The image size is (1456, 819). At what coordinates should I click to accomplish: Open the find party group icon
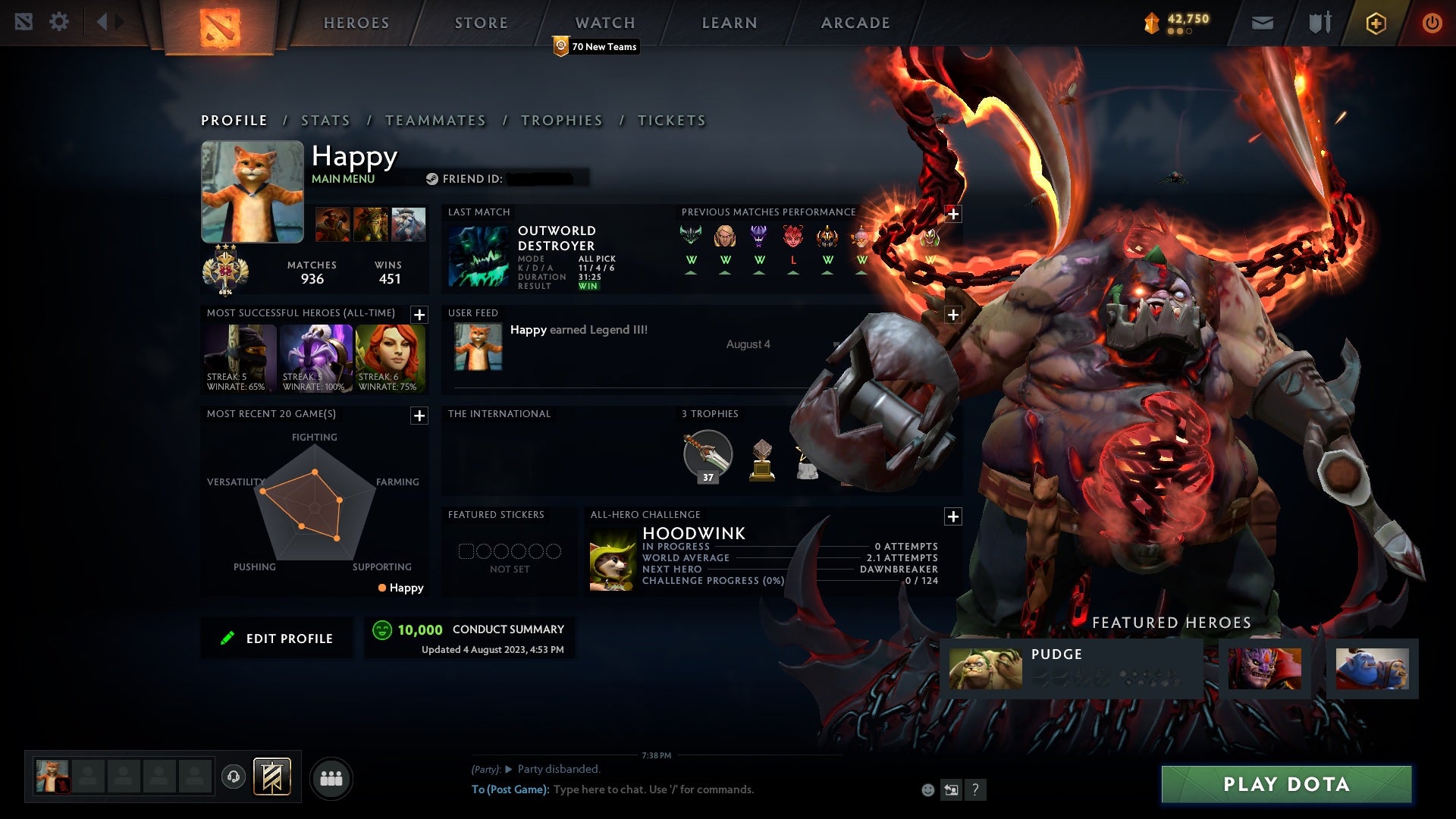(x=332, y=777)
